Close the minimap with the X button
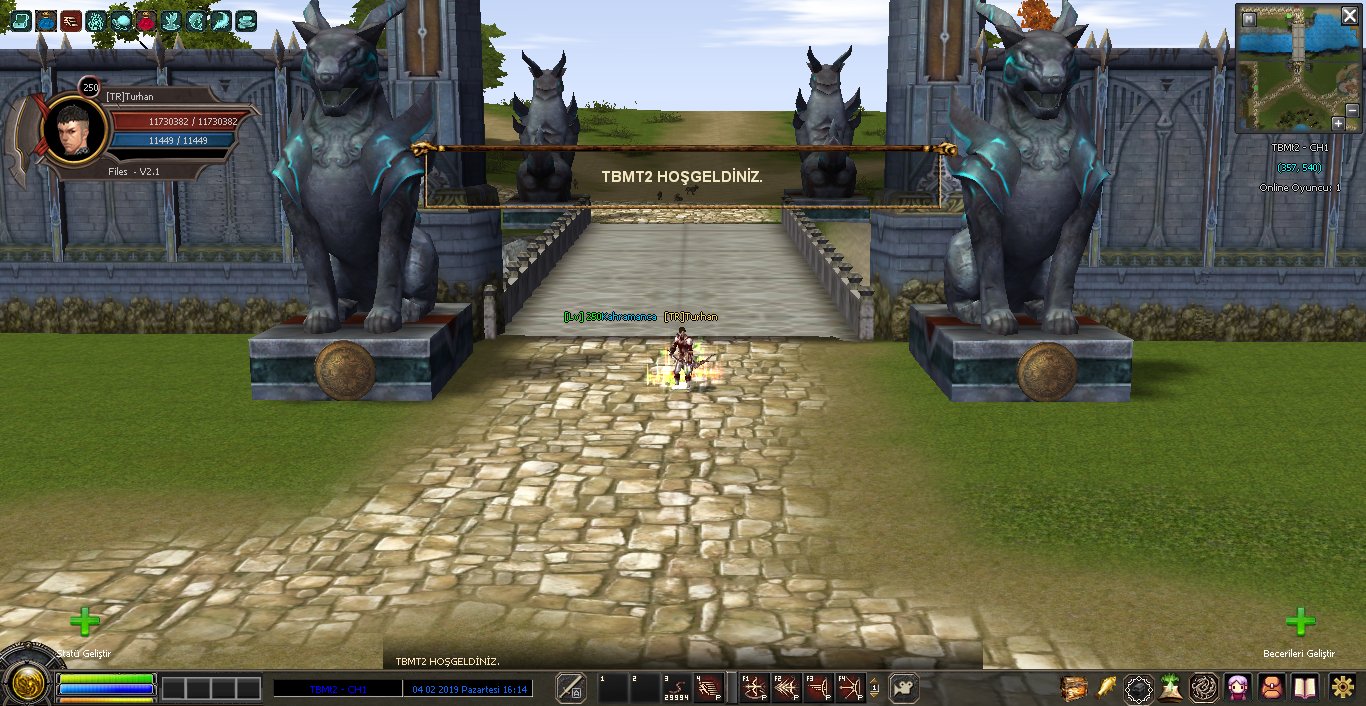This screenshot has width=1366, height=706. 1349,15
